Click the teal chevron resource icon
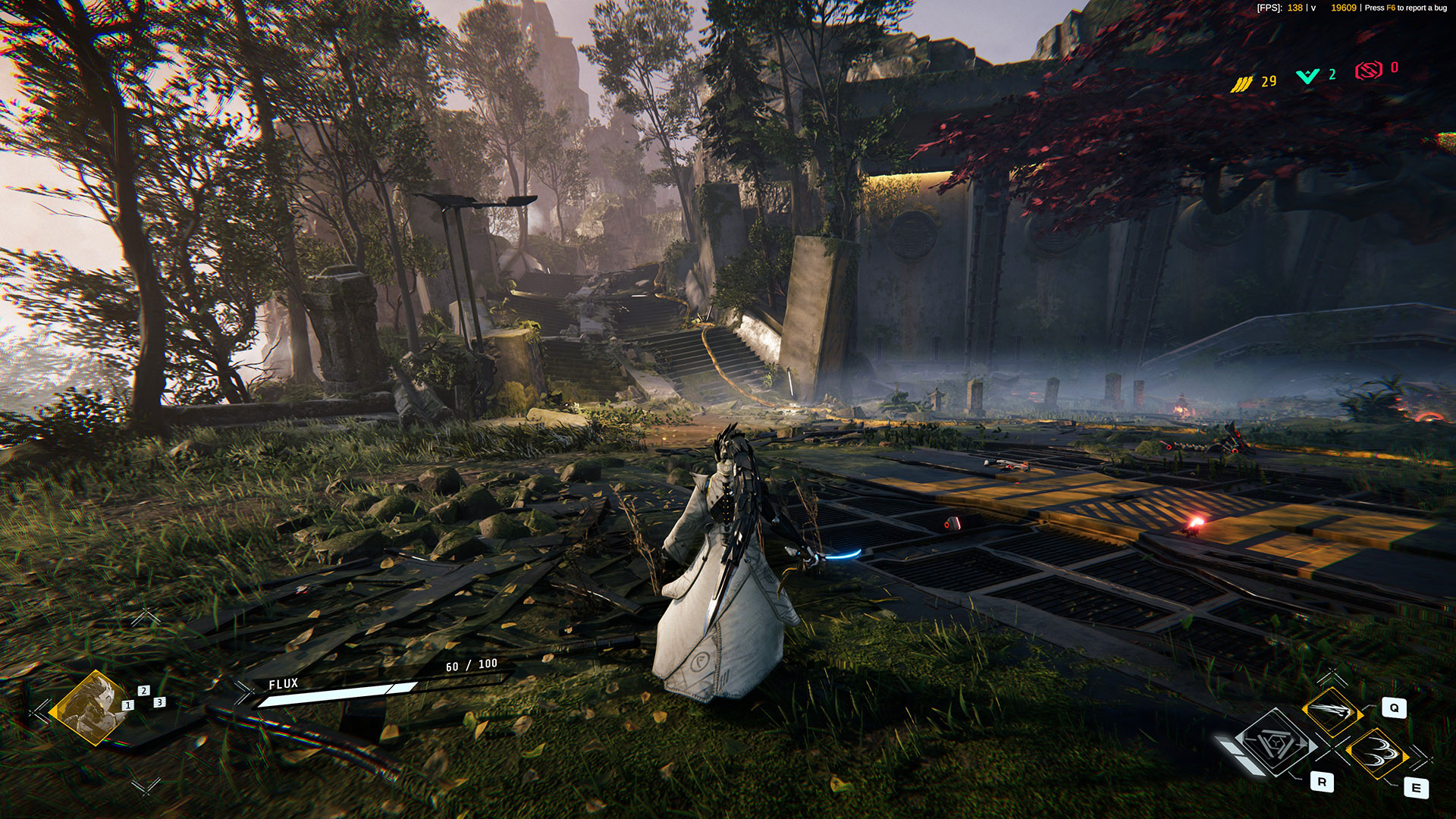Image resolution: width=1456 pixels, height=819 pixels. [1307, 76]
